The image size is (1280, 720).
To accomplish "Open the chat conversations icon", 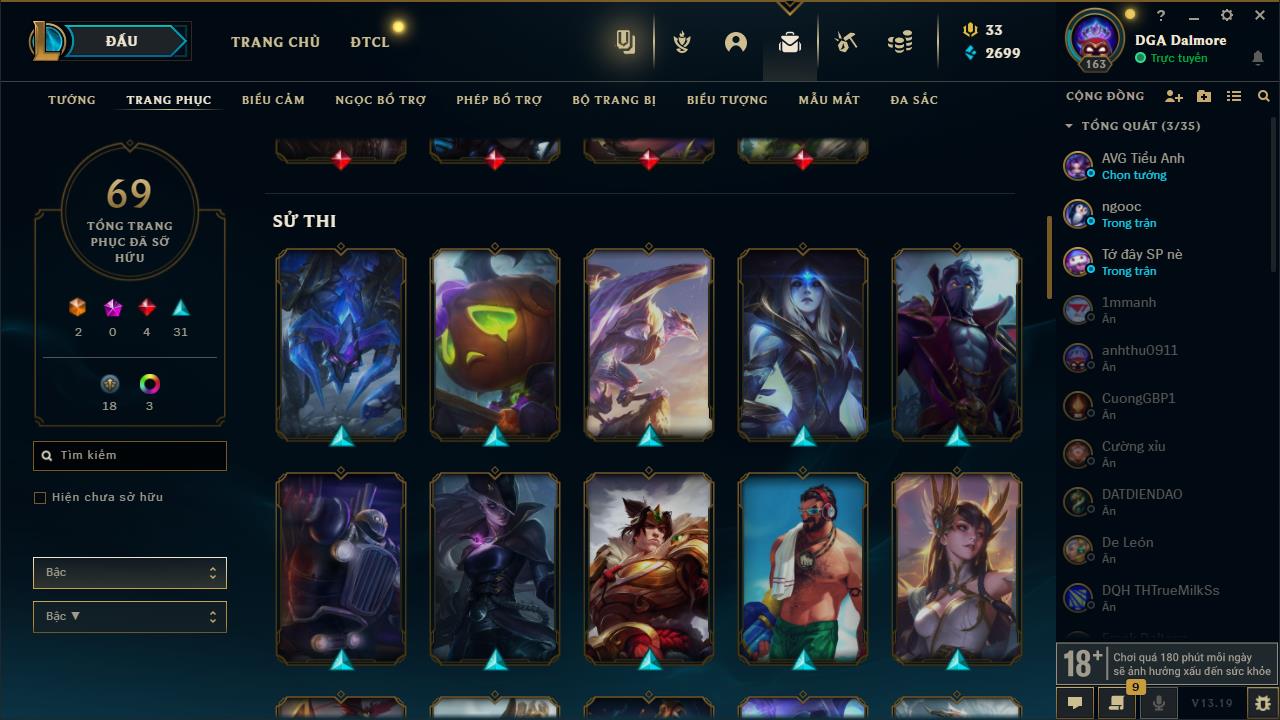I will pyautogui.click(x=1075, y=703).
